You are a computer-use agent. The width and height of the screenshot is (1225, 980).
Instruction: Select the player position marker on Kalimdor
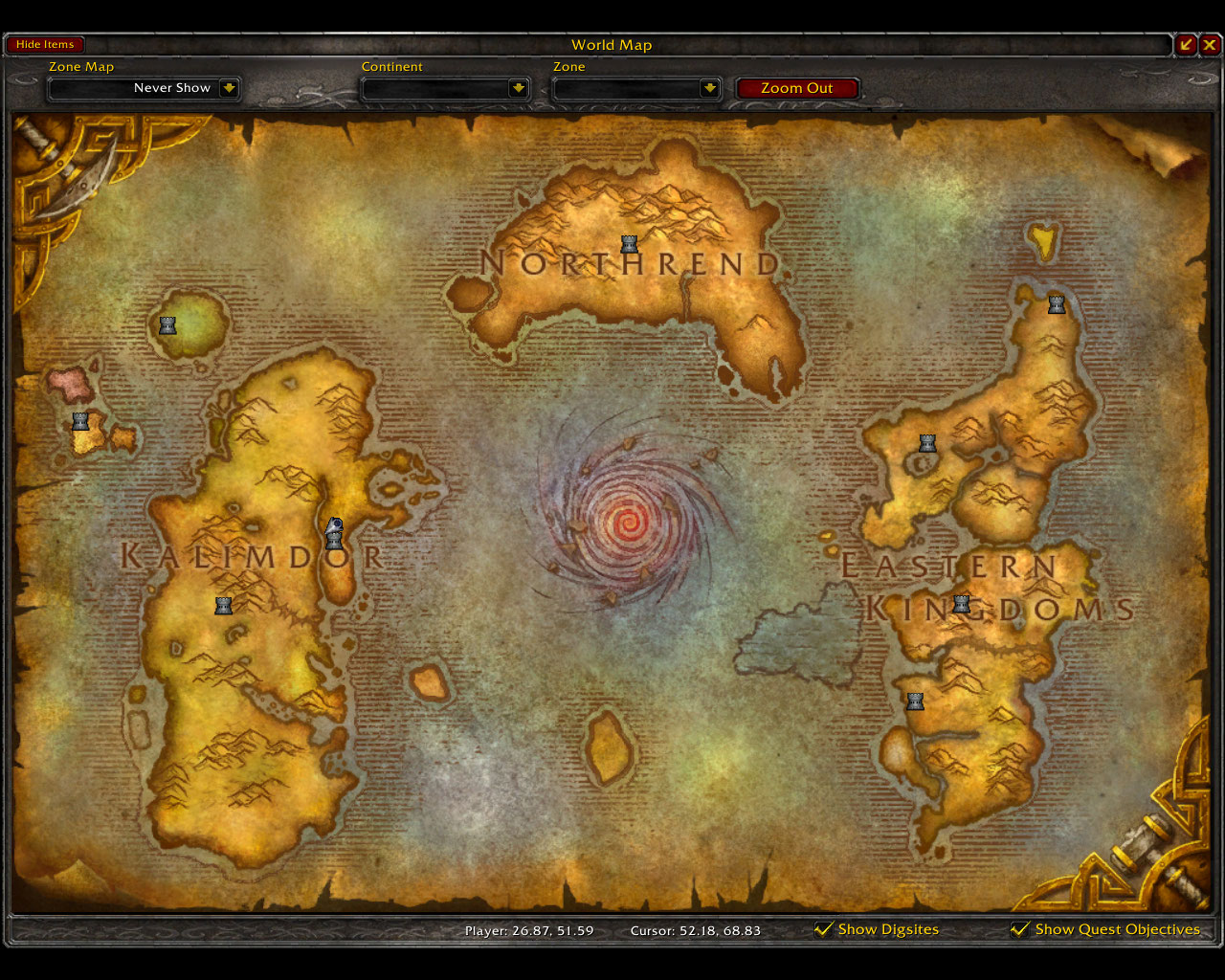pyautogui.click(x=334, y=526)
